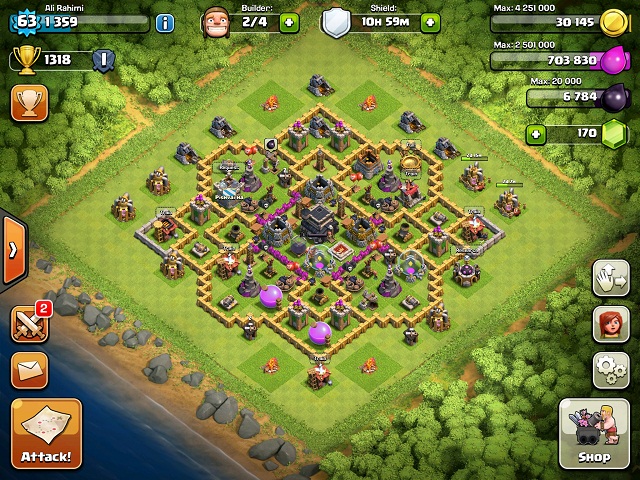Open the settings gear menu

point(610,369)
